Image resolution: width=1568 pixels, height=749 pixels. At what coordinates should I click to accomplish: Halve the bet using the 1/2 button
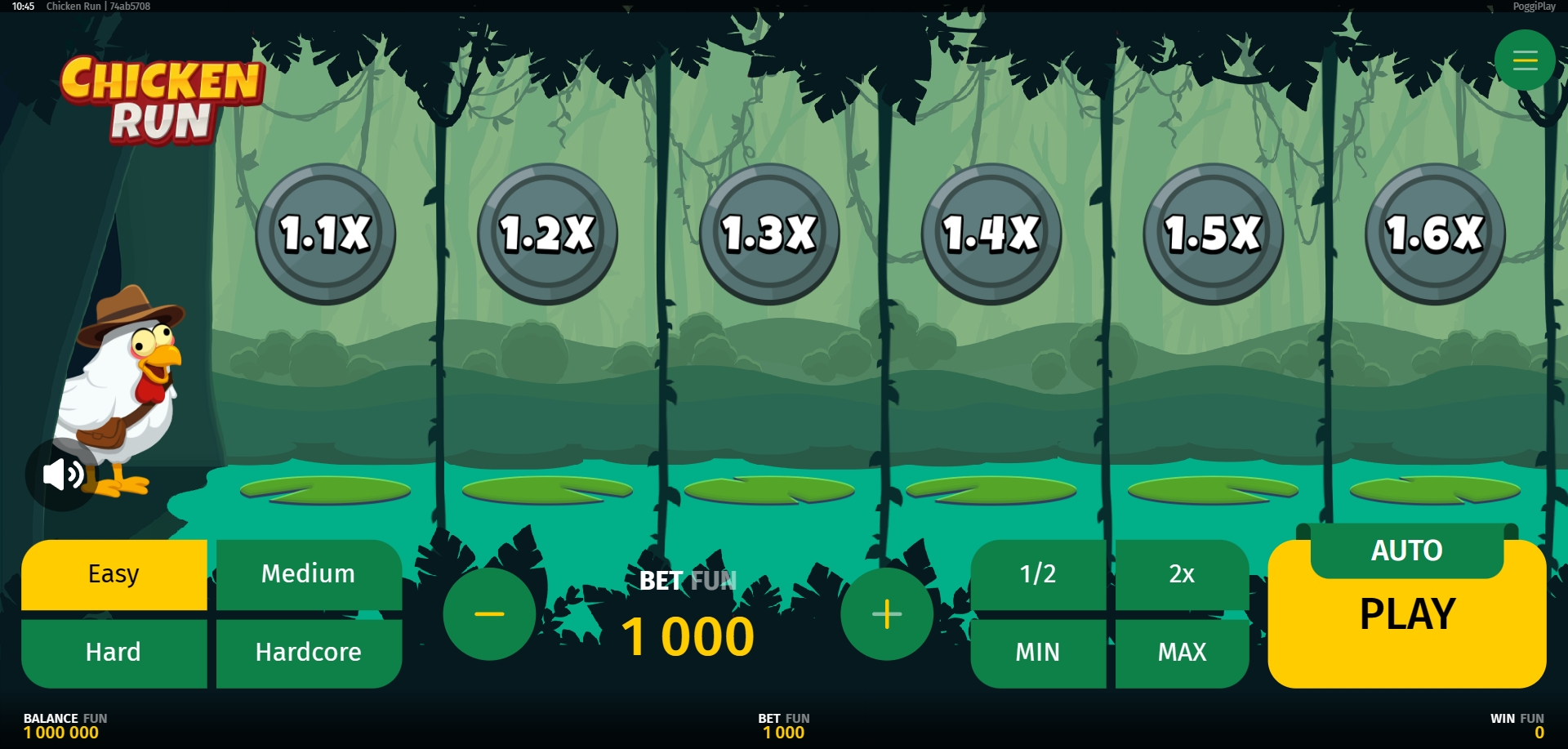coord(1037,574)
